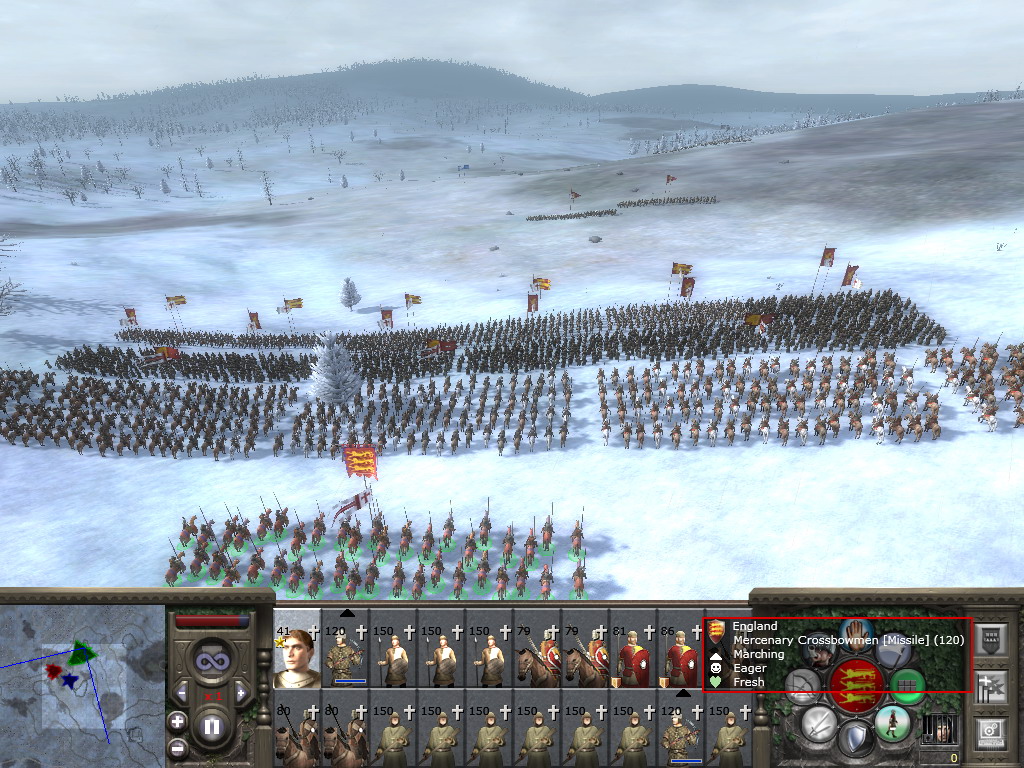The height and width of the screenshot is (768, 1024).
Task: Click the infinity symbol button
Action: [x=211, y=659]
